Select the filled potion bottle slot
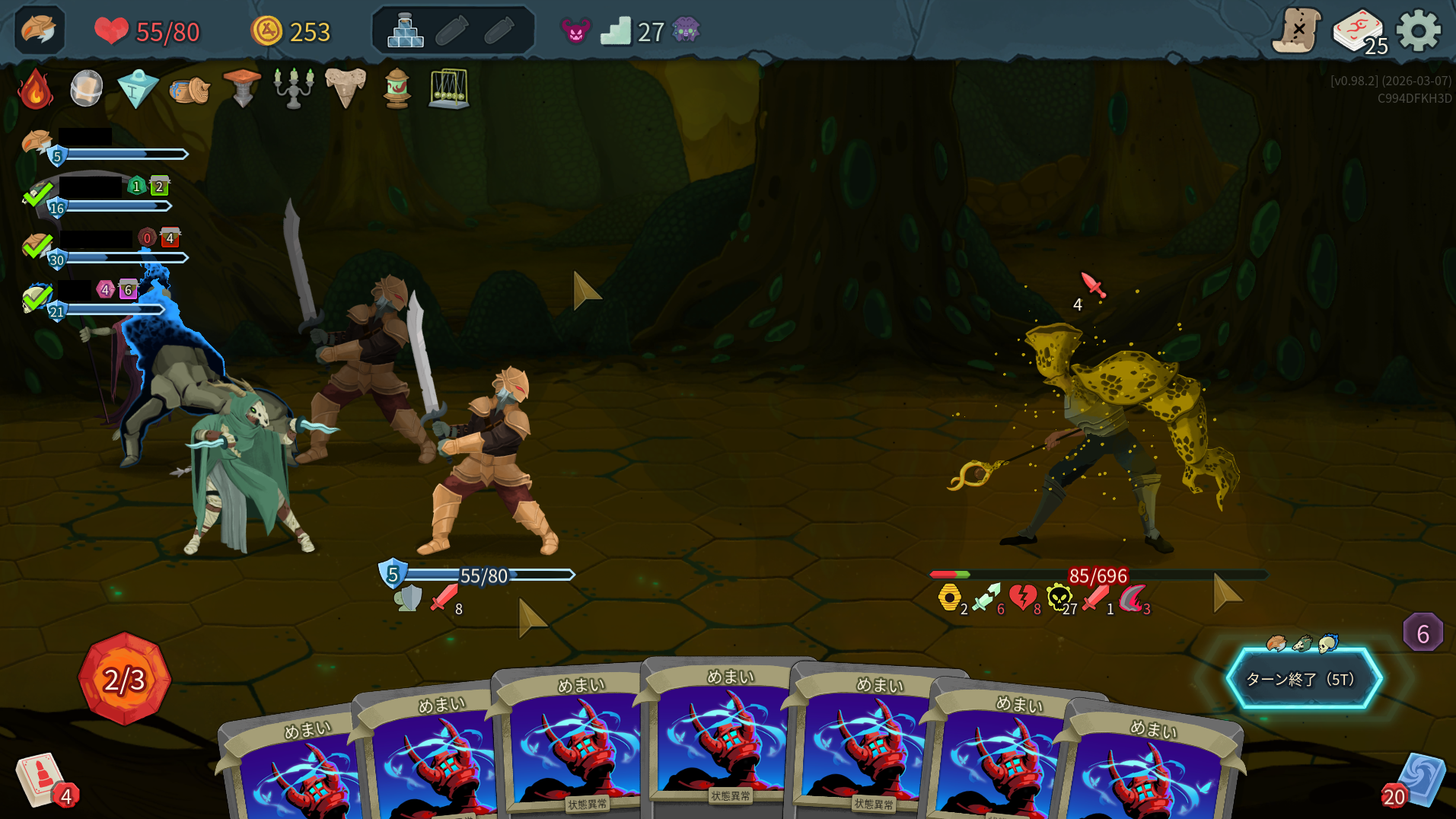Viewport: 1456px width, 819px height. point(406,31)
